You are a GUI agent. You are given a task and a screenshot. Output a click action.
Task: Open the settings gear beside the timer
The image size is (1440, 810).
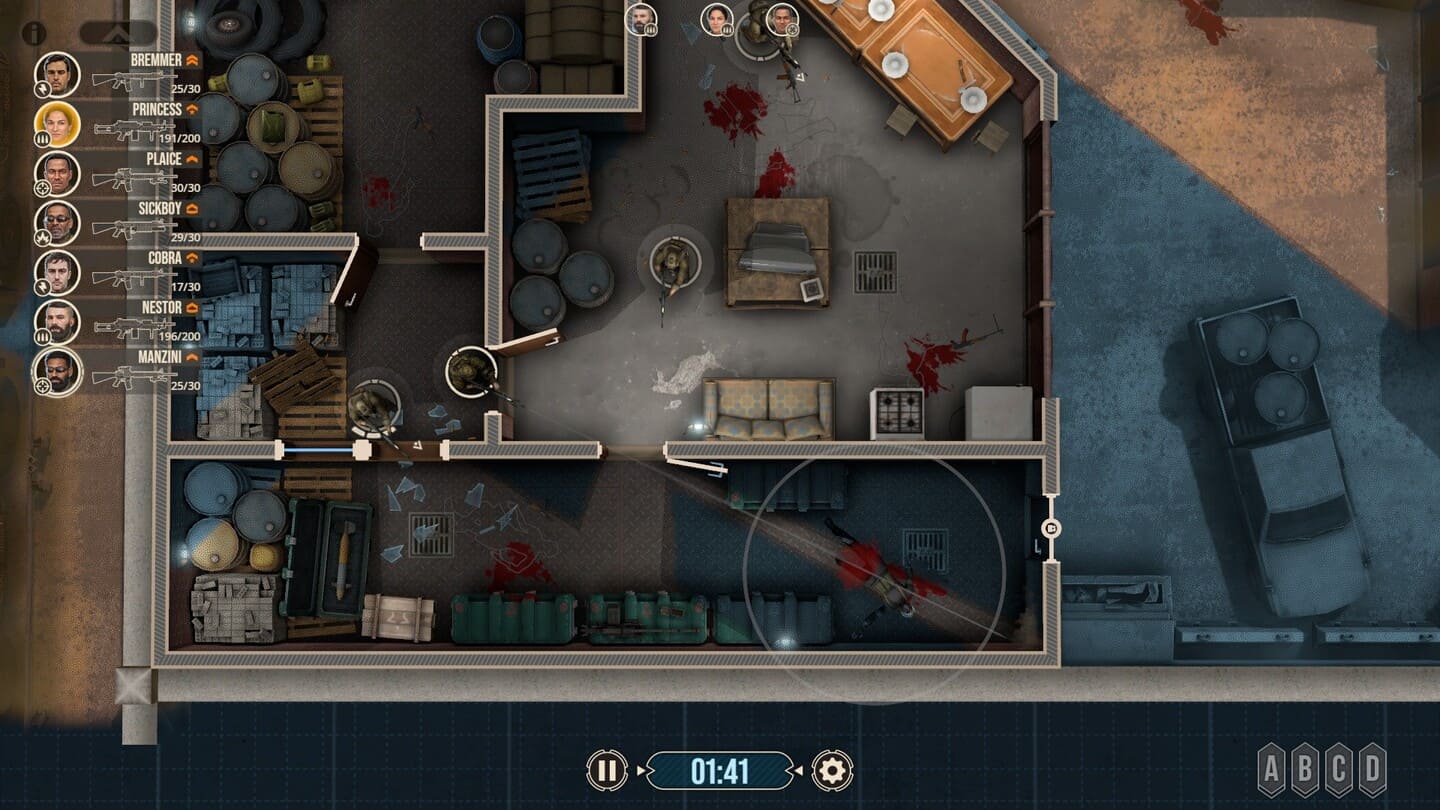(832, 771)
